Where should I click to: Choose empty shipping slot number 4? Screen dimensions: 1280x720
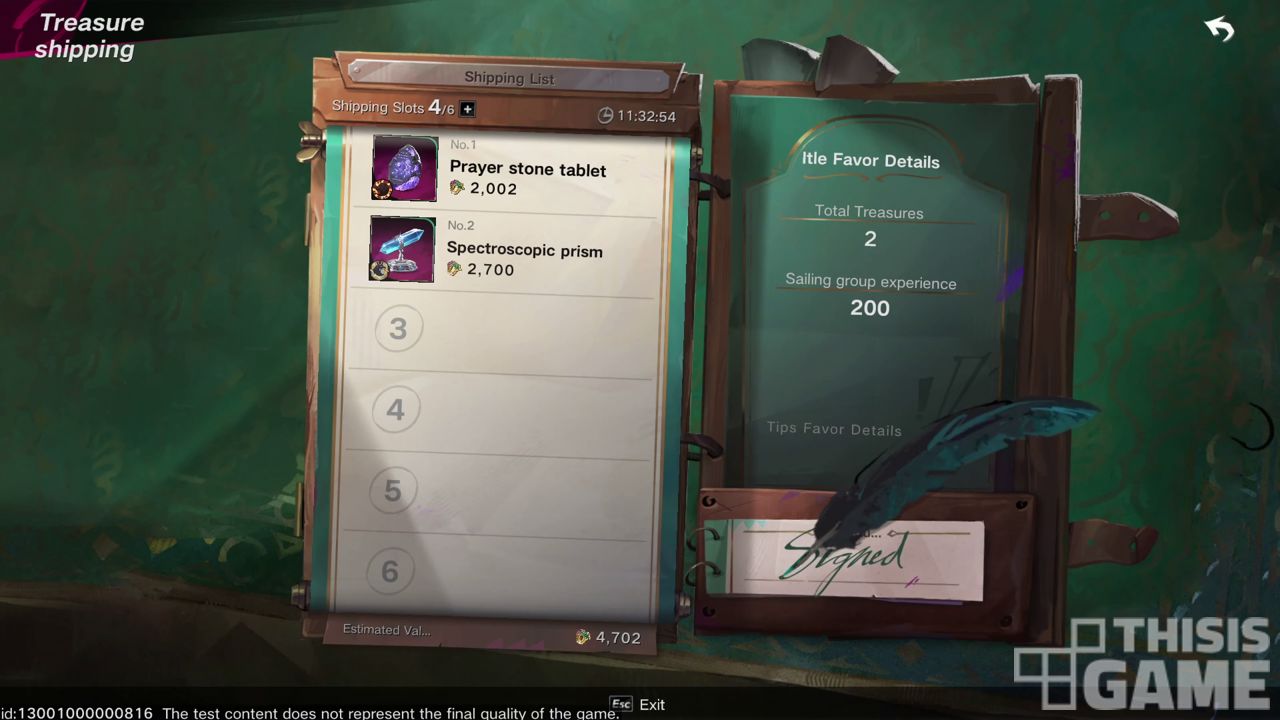tap(396, 409)
